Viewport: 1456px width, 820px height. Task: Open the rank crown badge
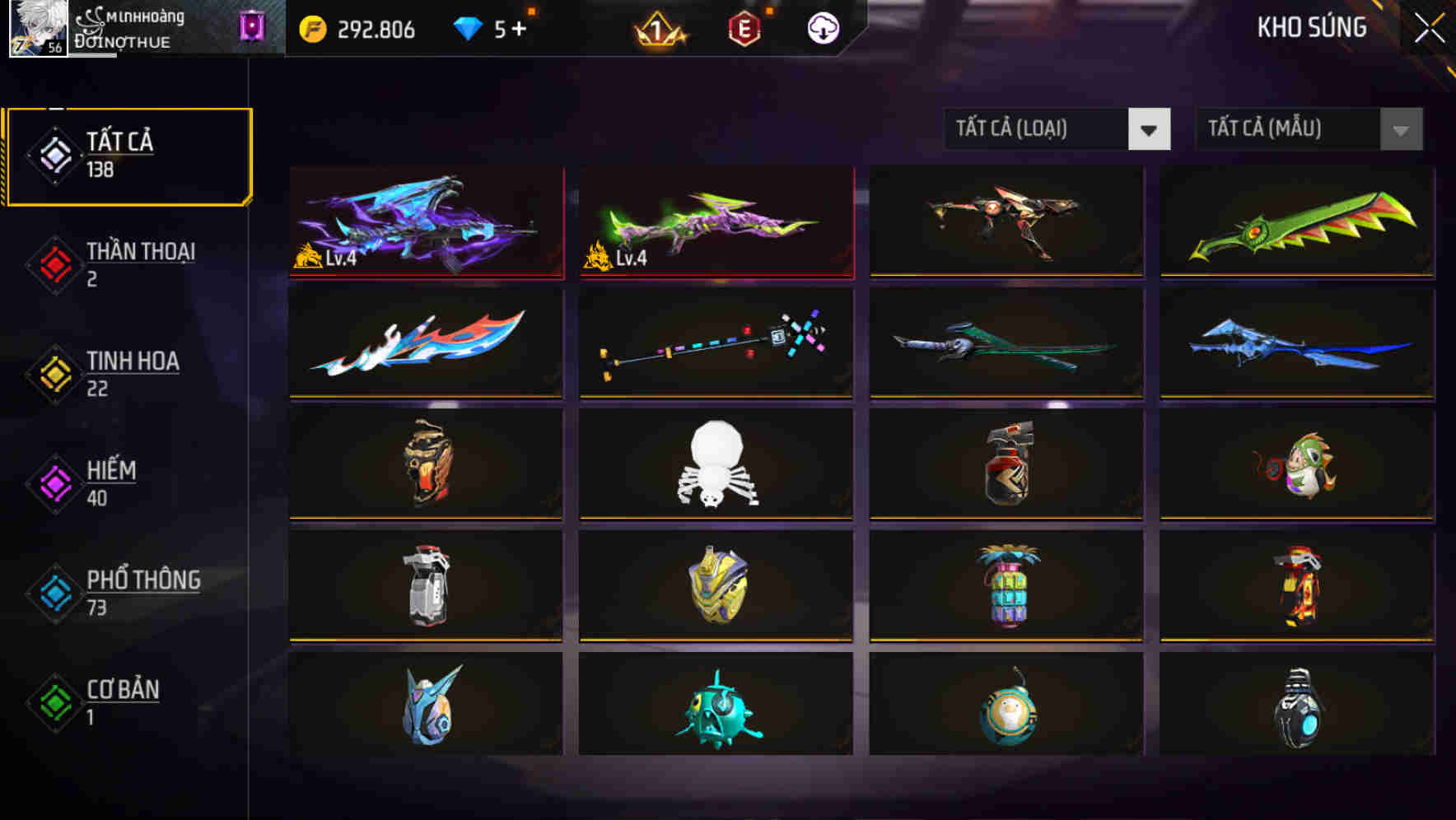pos(659,29)
